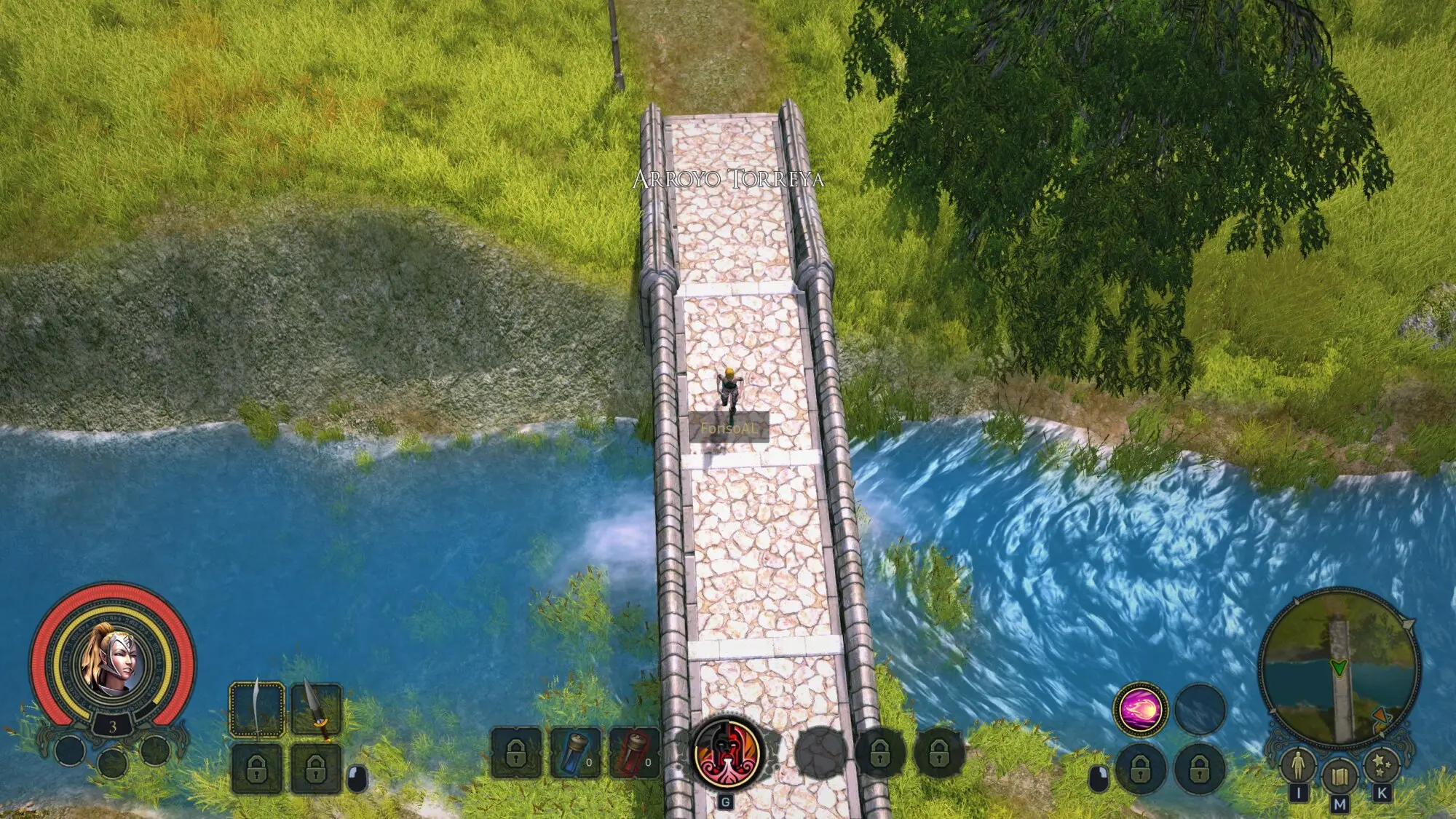Cast the purple fireball combat art
Image resolution: width=1456 pixels, height=819 pixels.
coord(1140,709)
